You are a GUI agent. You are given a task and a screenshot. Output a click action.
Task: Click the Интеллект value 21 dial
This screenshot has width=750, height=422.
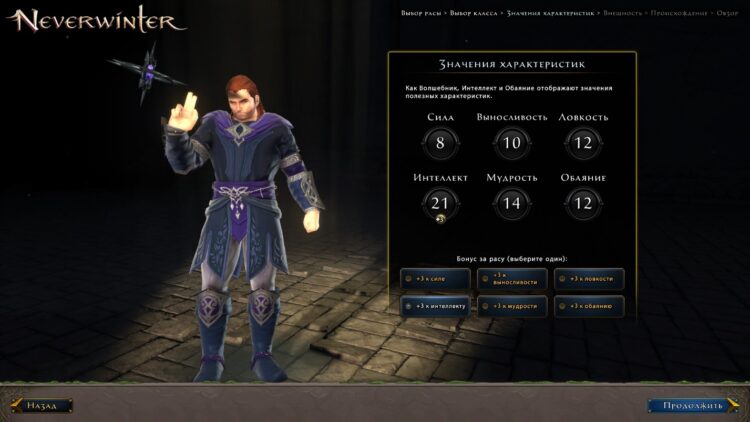(440, 204)
